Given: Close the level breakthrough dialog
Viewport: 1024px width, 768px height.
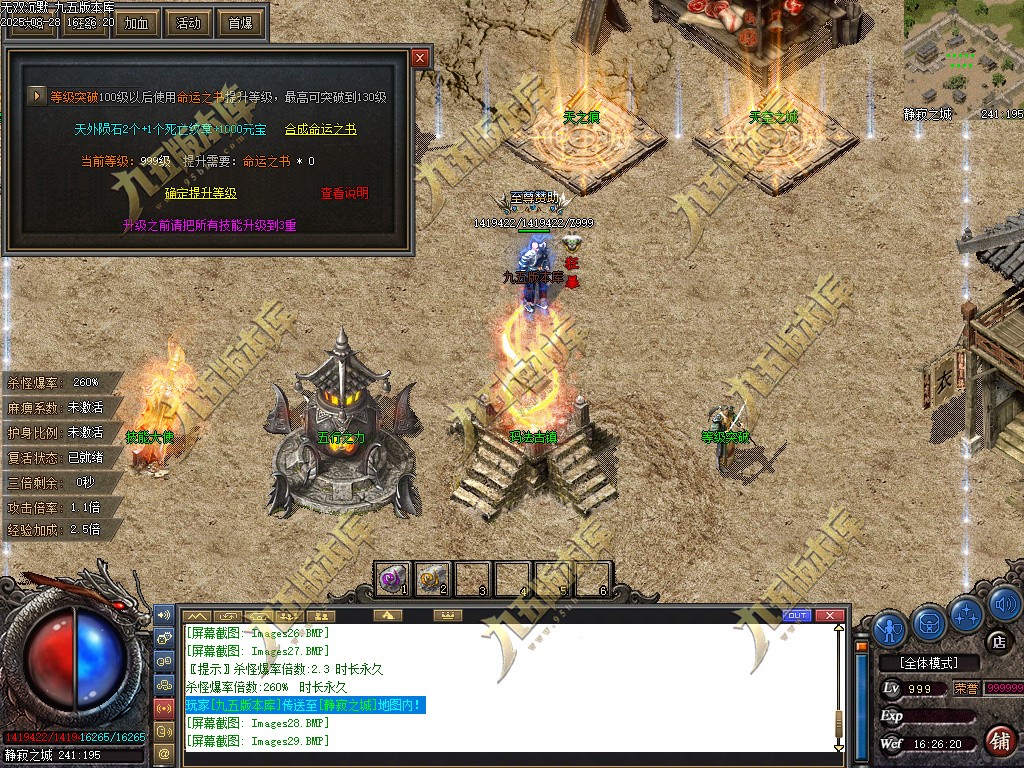Looking at the screenshot, I should click(420, 58).
